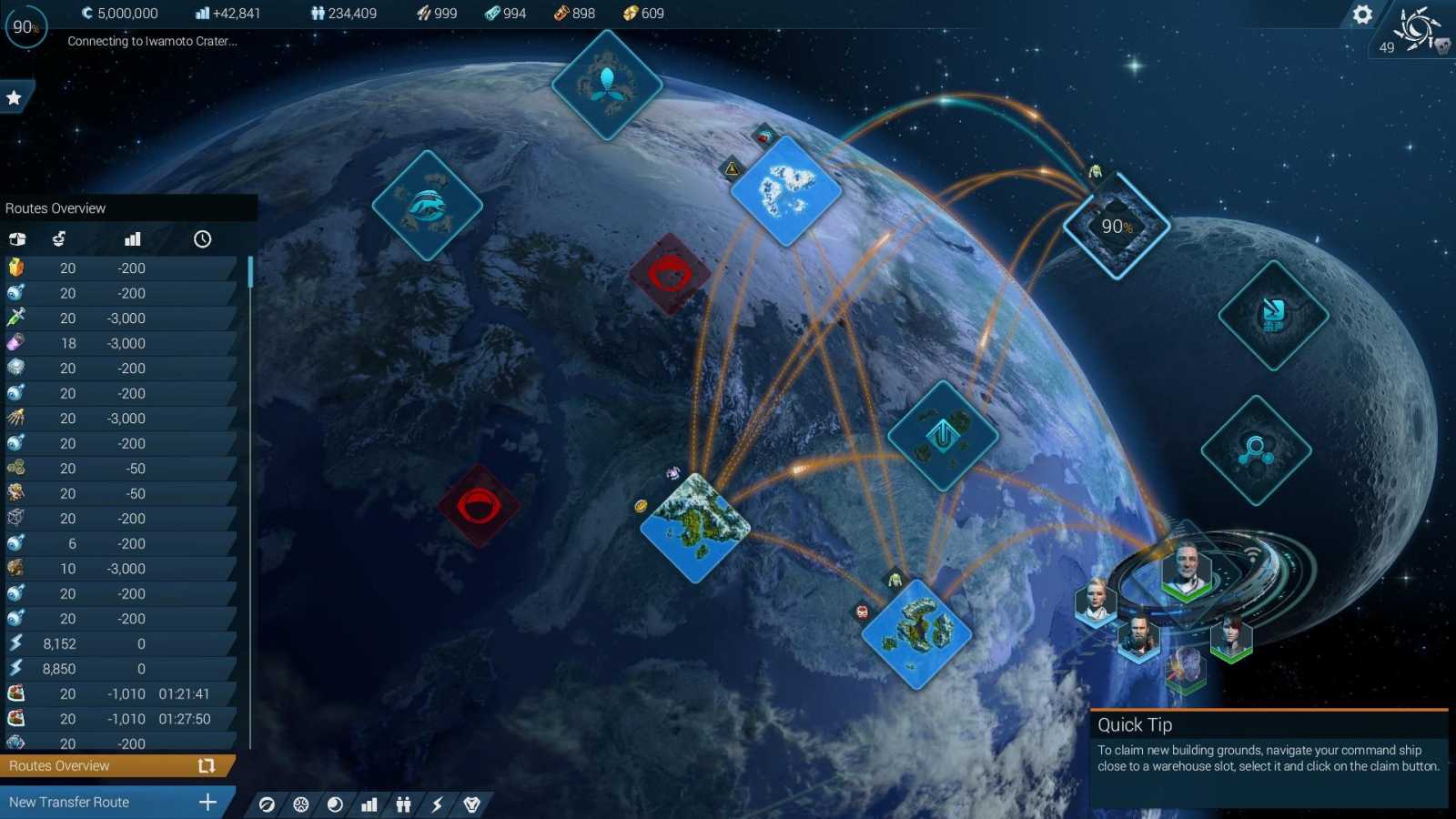Click the moon phase icon on the bottom toolbar

pos(334,804)
